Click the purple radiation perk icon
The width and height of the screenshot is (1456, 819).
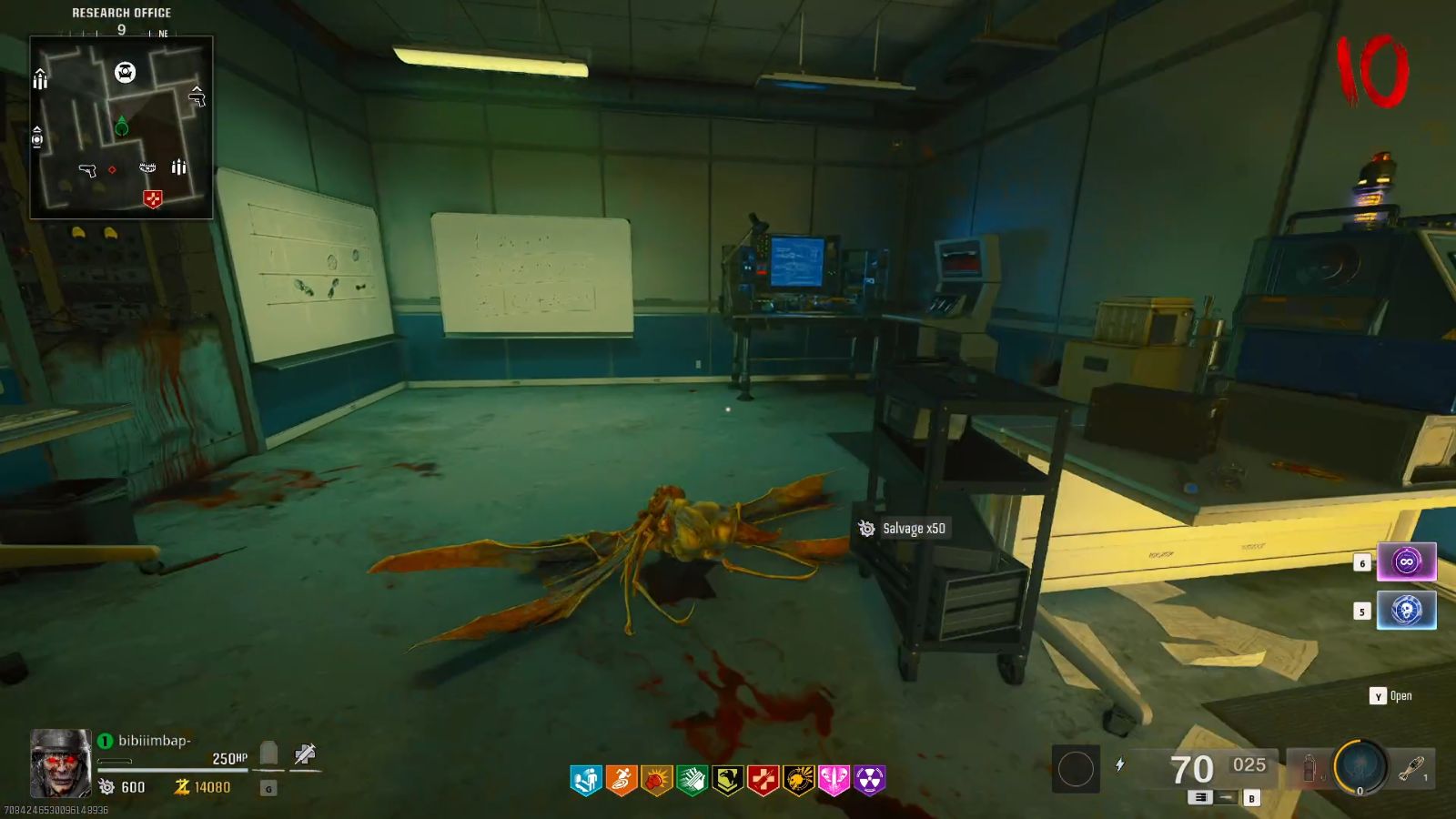point(872,778)
